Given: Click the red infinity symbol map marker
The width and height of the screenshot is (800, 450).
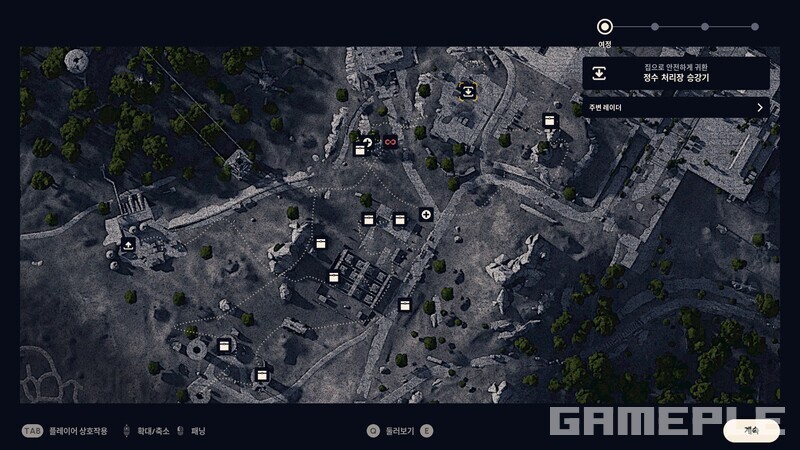Looking at the screenshot, I should pos(390,142).
